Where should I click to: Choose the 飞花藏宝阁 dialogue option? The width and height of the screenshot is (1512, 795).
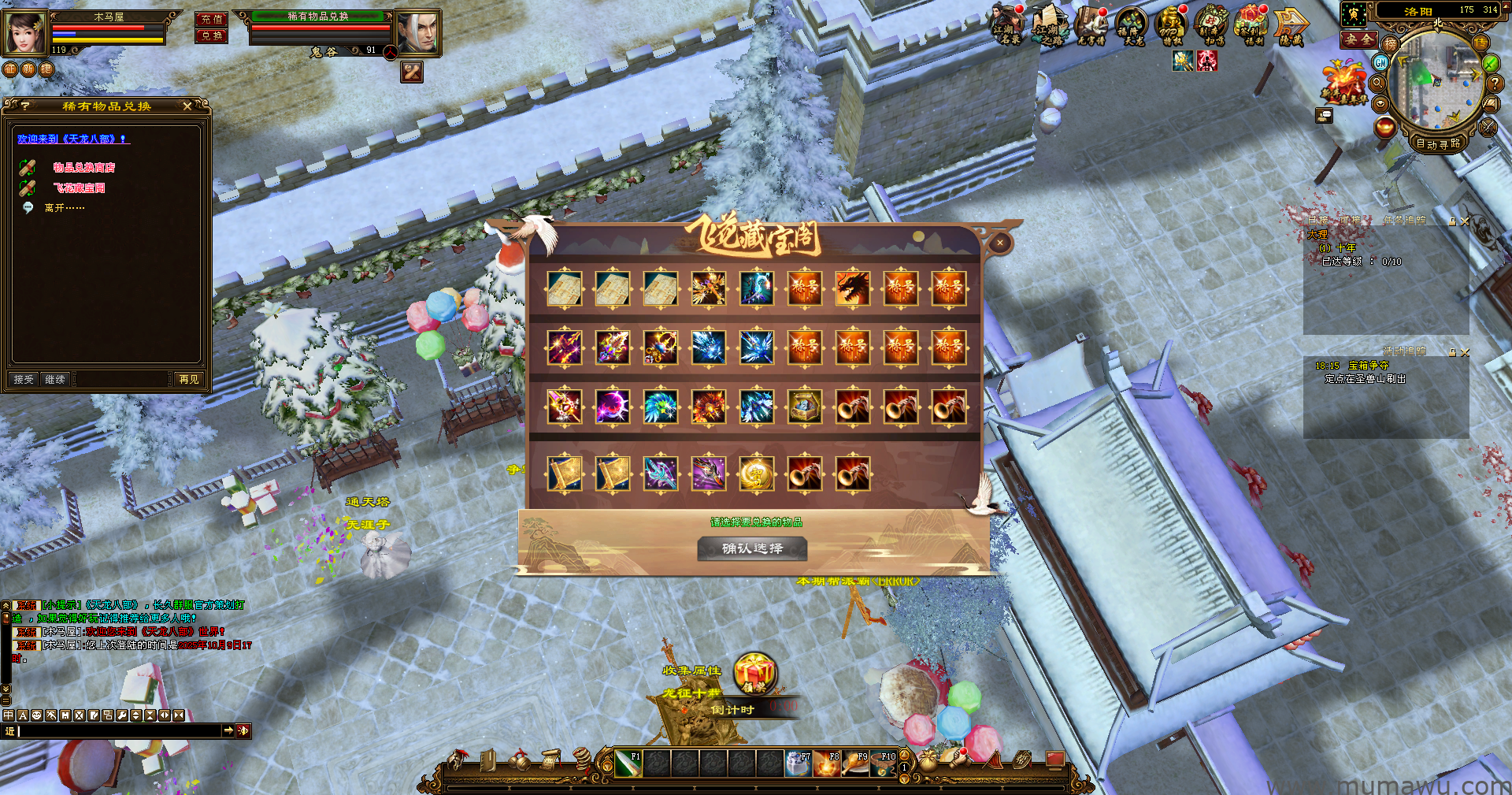coord(79,188)
